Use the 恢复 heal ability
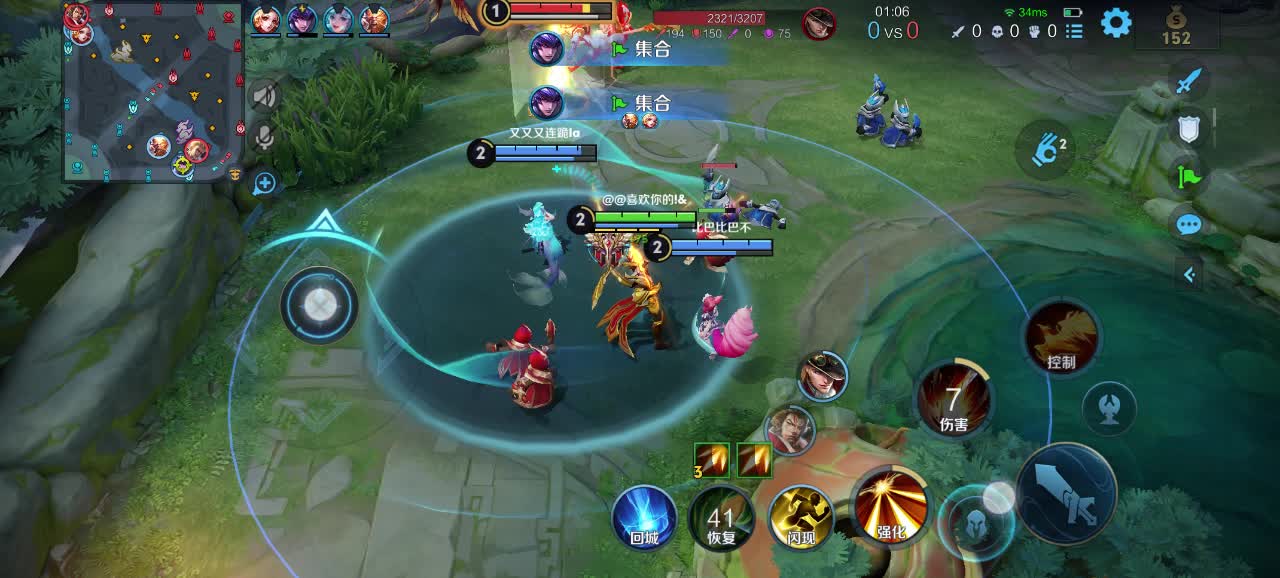The width and height of the screenshot is (1280, 578). pyautogui.click(x=721, y=518)
